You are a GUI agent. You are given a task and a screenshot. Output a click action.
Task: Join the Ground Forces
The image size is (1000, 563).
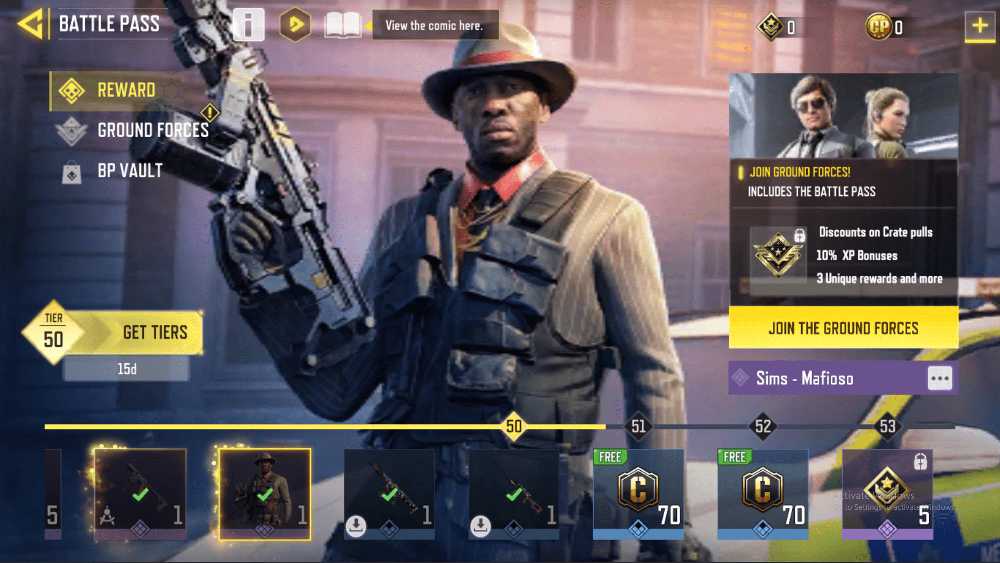[843, 328]
